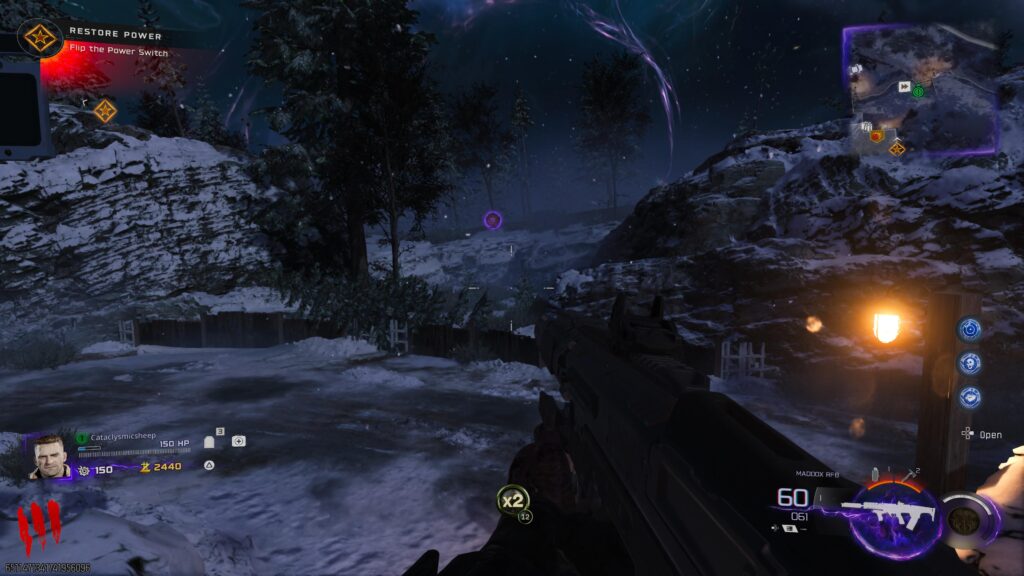The width and height of the screenshot is (1024, 576).
Task: Click the x2 double points badge
Action: [514, 499]
